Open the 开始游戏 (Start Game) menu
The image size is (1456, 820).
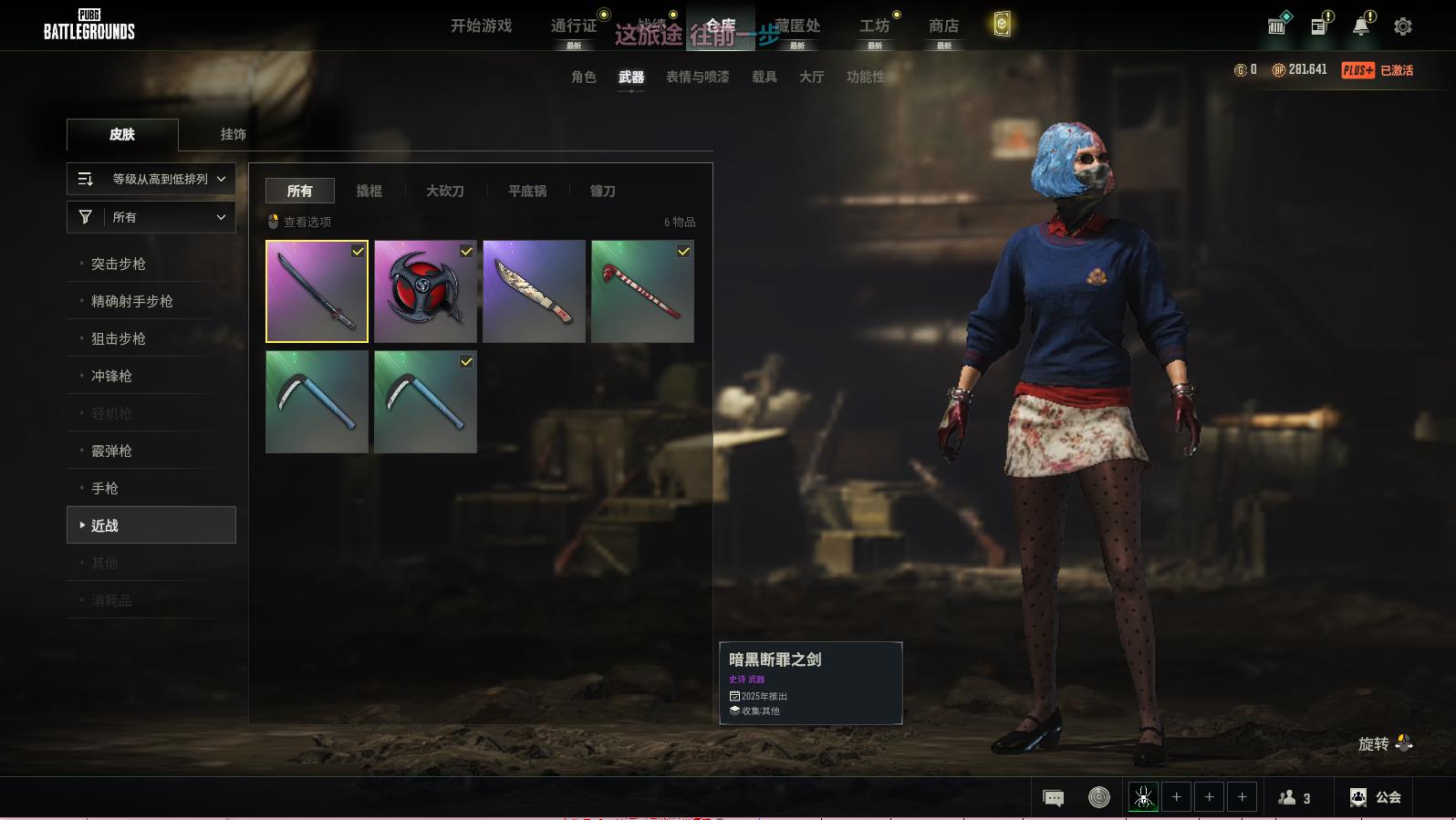[481, 26]
